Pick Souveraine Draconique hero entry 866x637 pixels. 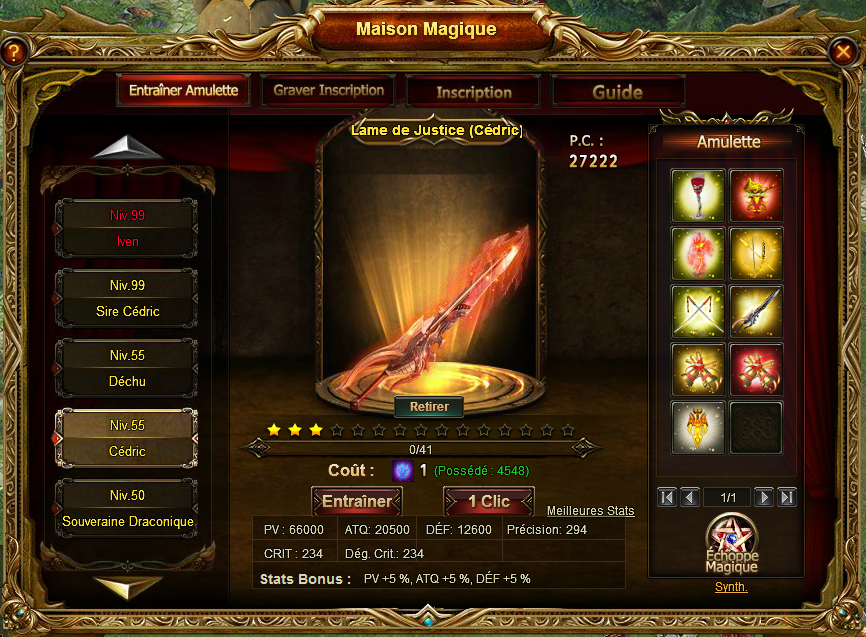(x=127, y=508)
